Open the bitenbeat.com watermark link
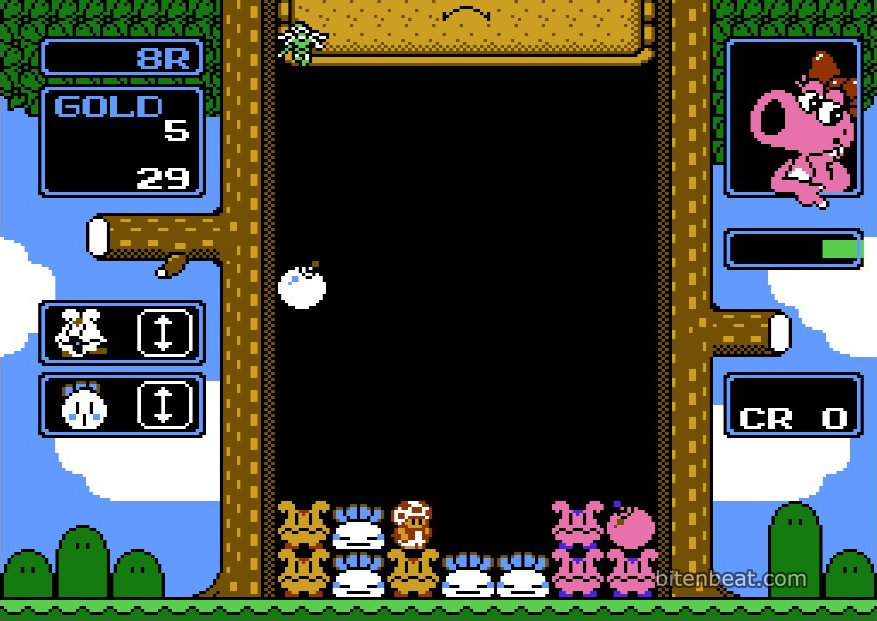This screenshot has height=621, width=877. 731,579
